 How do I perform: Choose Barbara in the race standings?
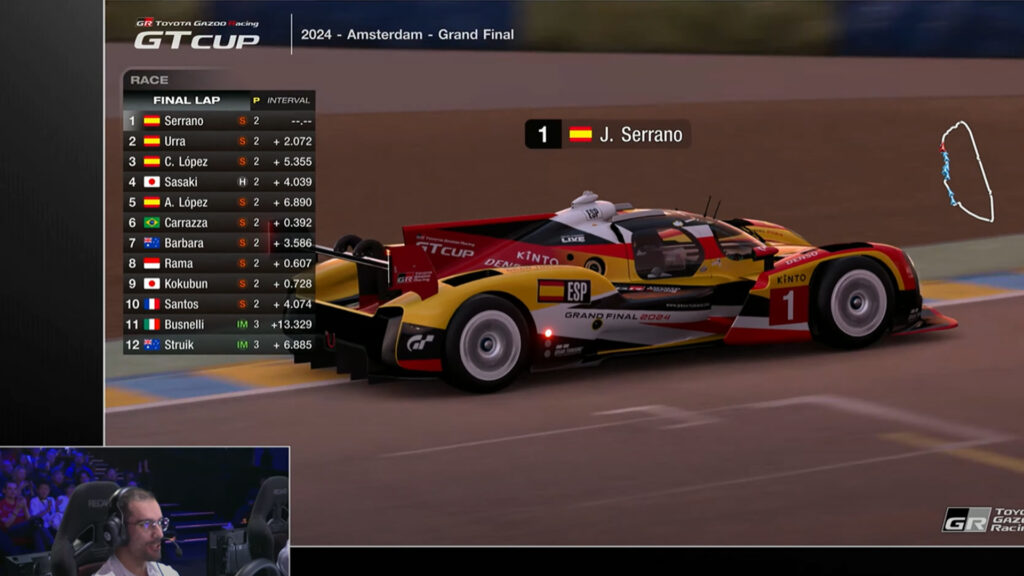tap(218, 243)
